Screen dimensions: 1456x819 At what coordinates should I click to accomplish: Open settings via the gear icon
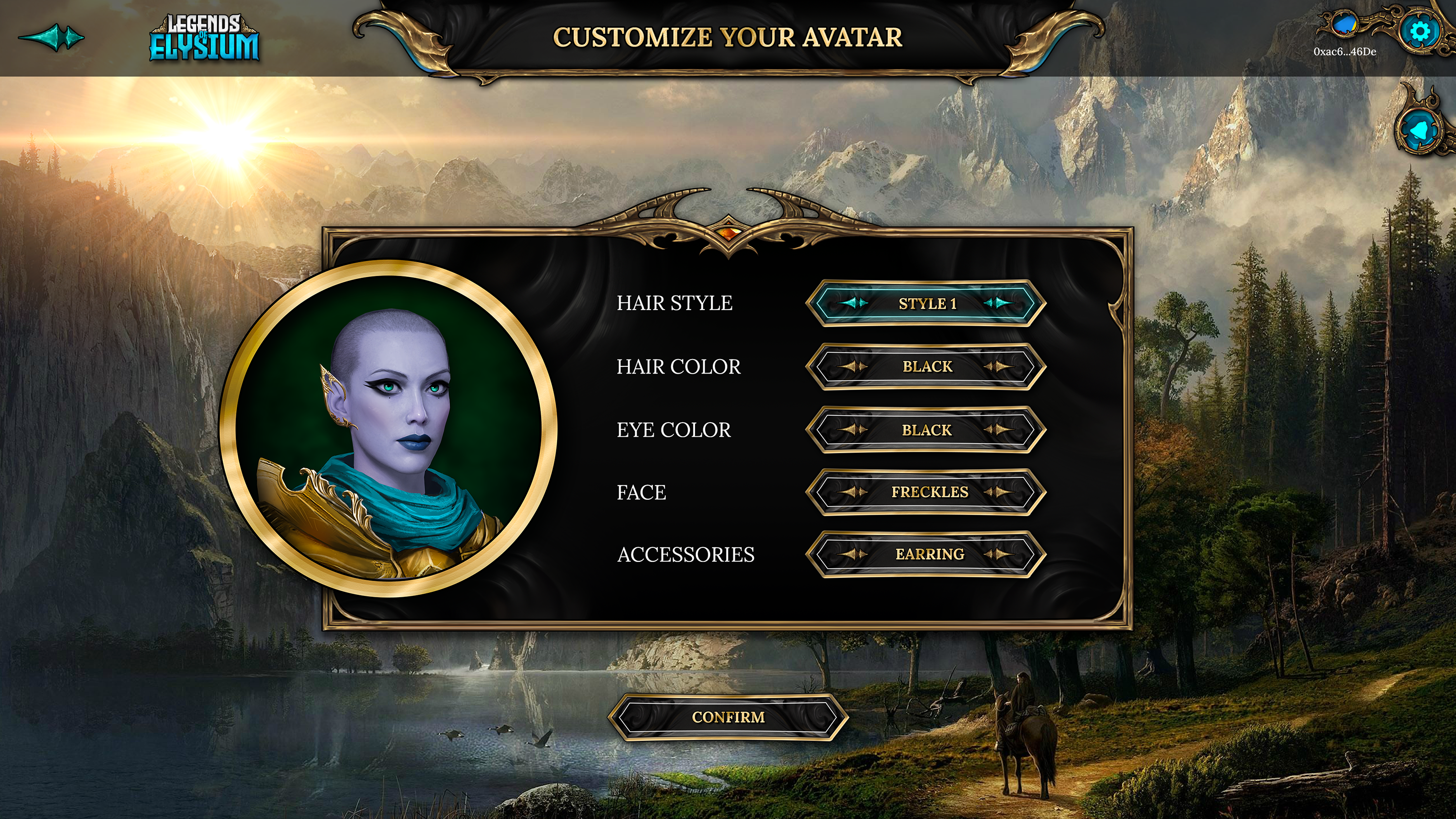[x=1419, y=31]
